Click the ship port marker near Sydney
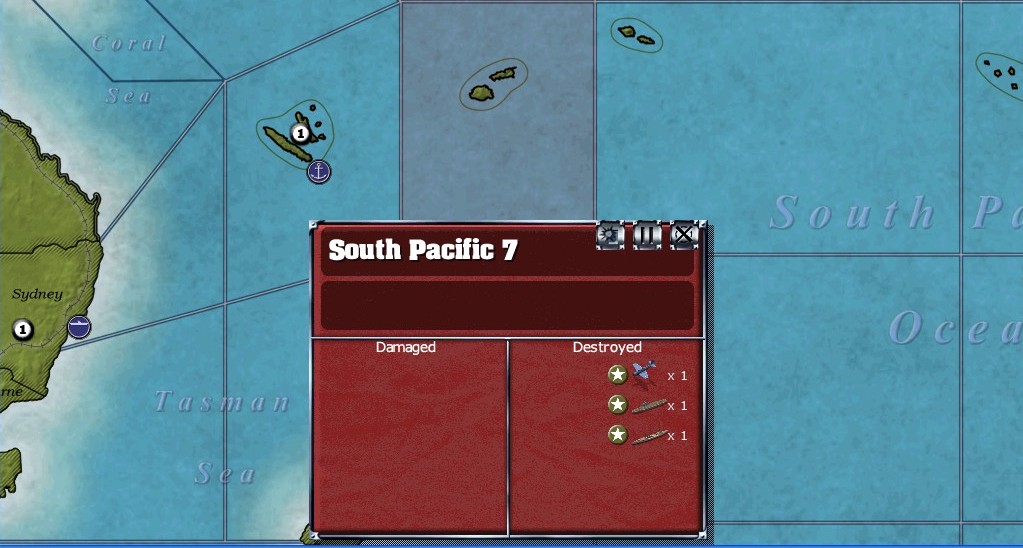Viewport: 1023px width, 548px height. pyautogui.click(x=79, y=326)
